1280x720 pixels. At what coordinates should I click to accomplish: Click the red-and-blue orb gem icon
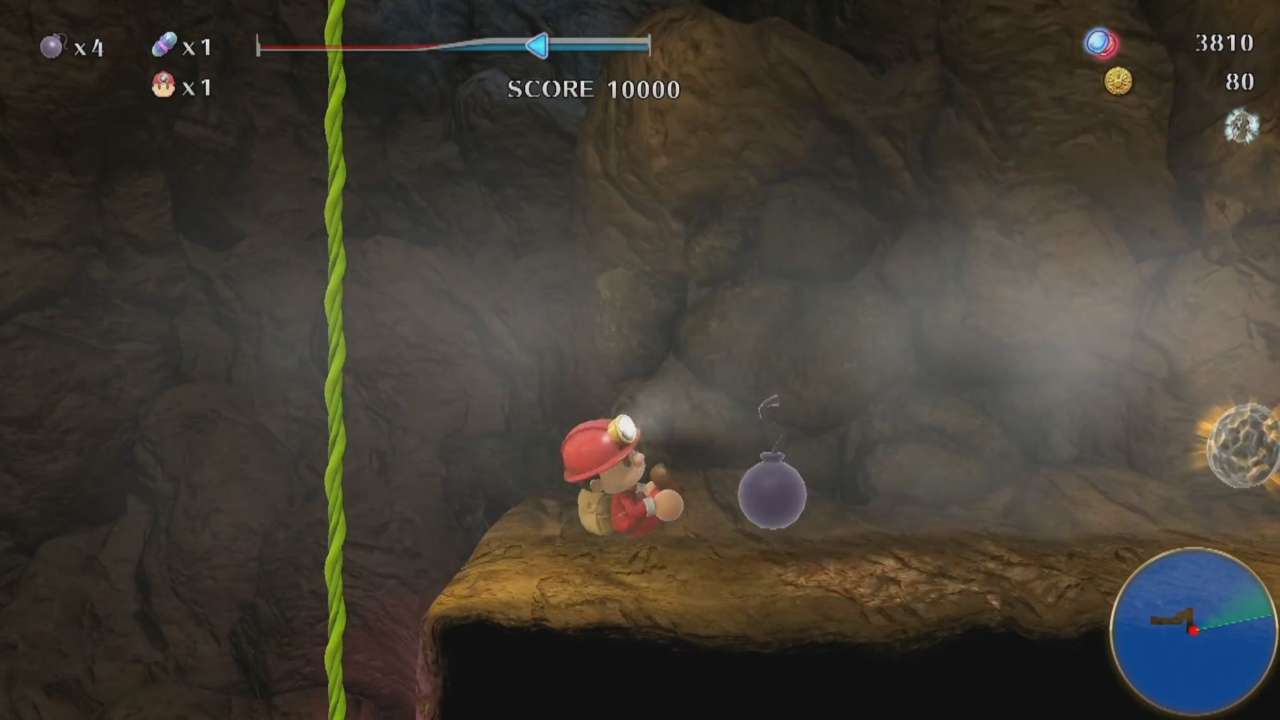(1100, 43)
